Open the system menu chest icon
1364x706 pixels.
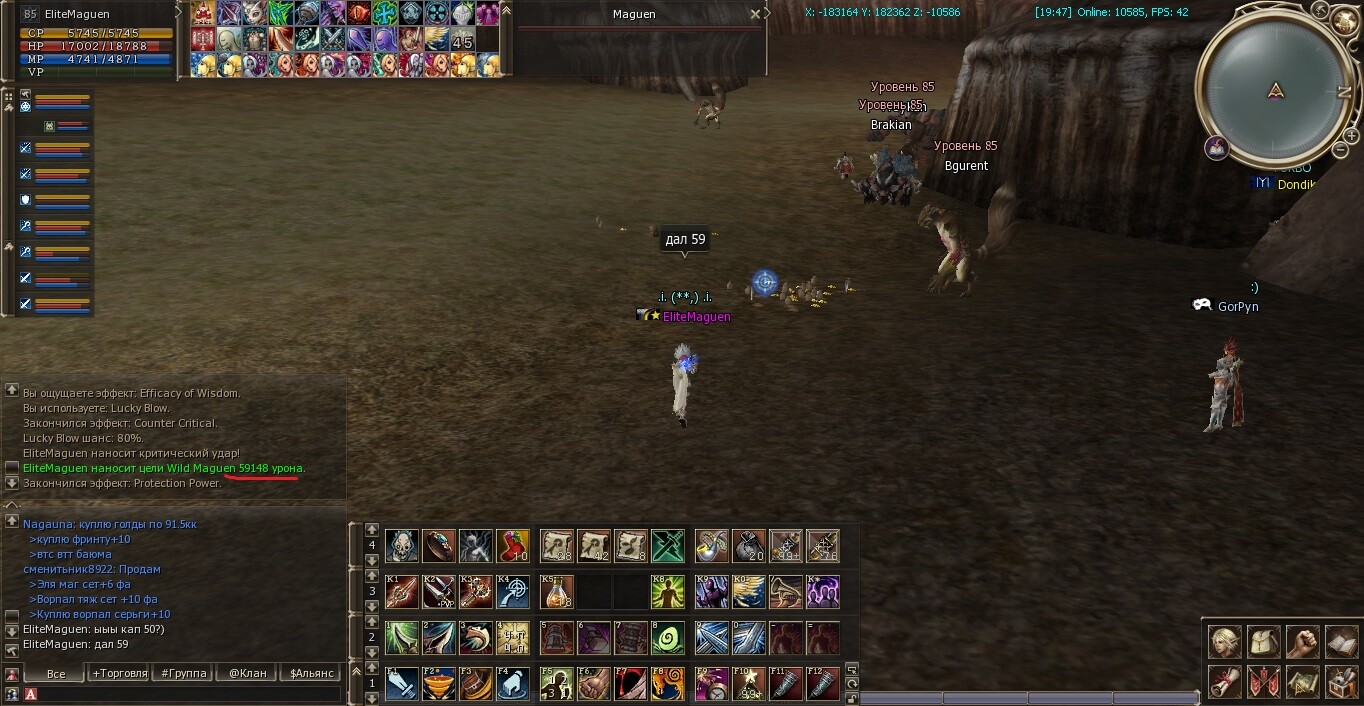coord(1341,682)
